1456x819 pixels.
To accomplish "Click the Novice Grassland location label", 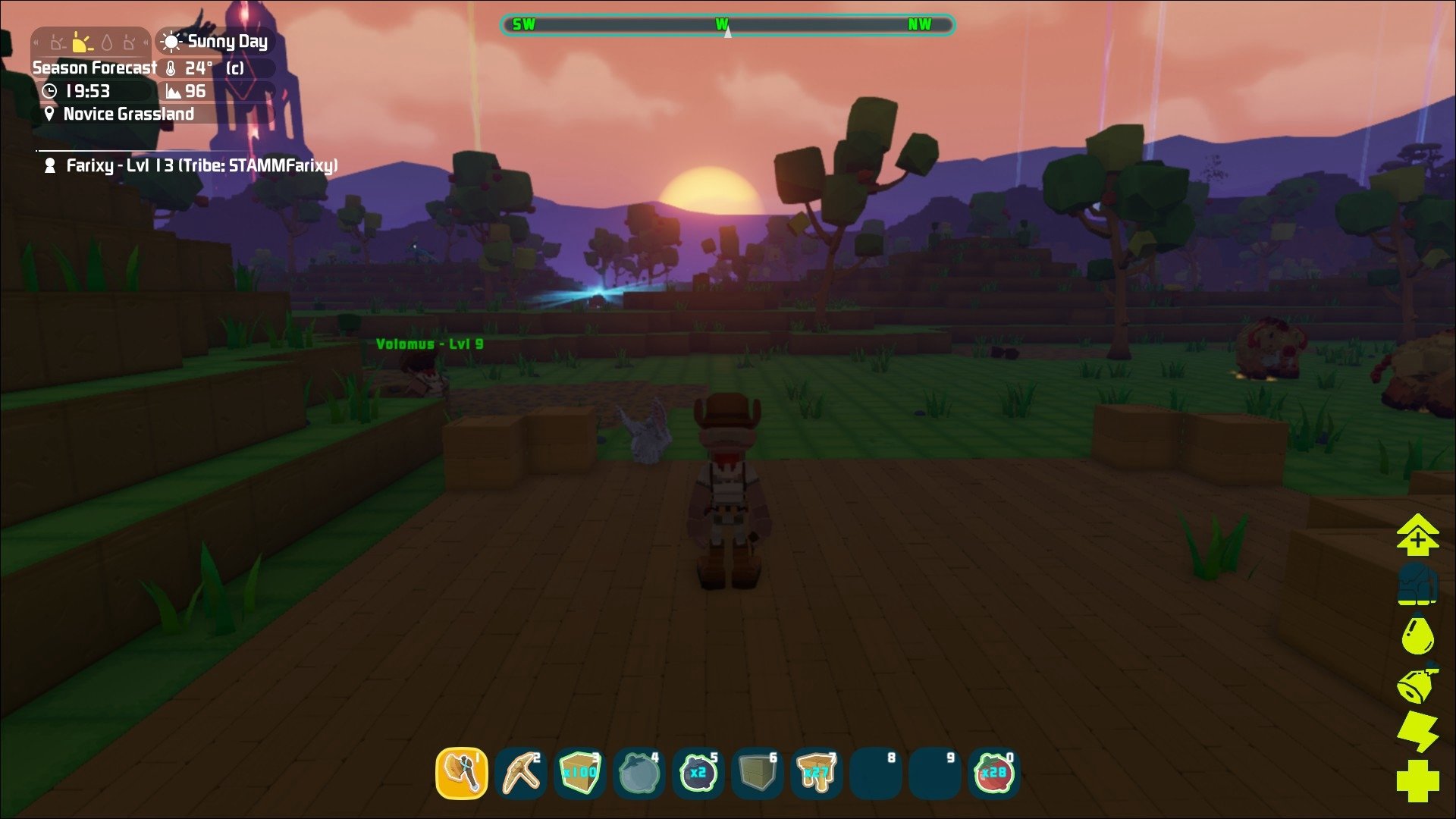I will pyautogui.click(x=128, y=114).
